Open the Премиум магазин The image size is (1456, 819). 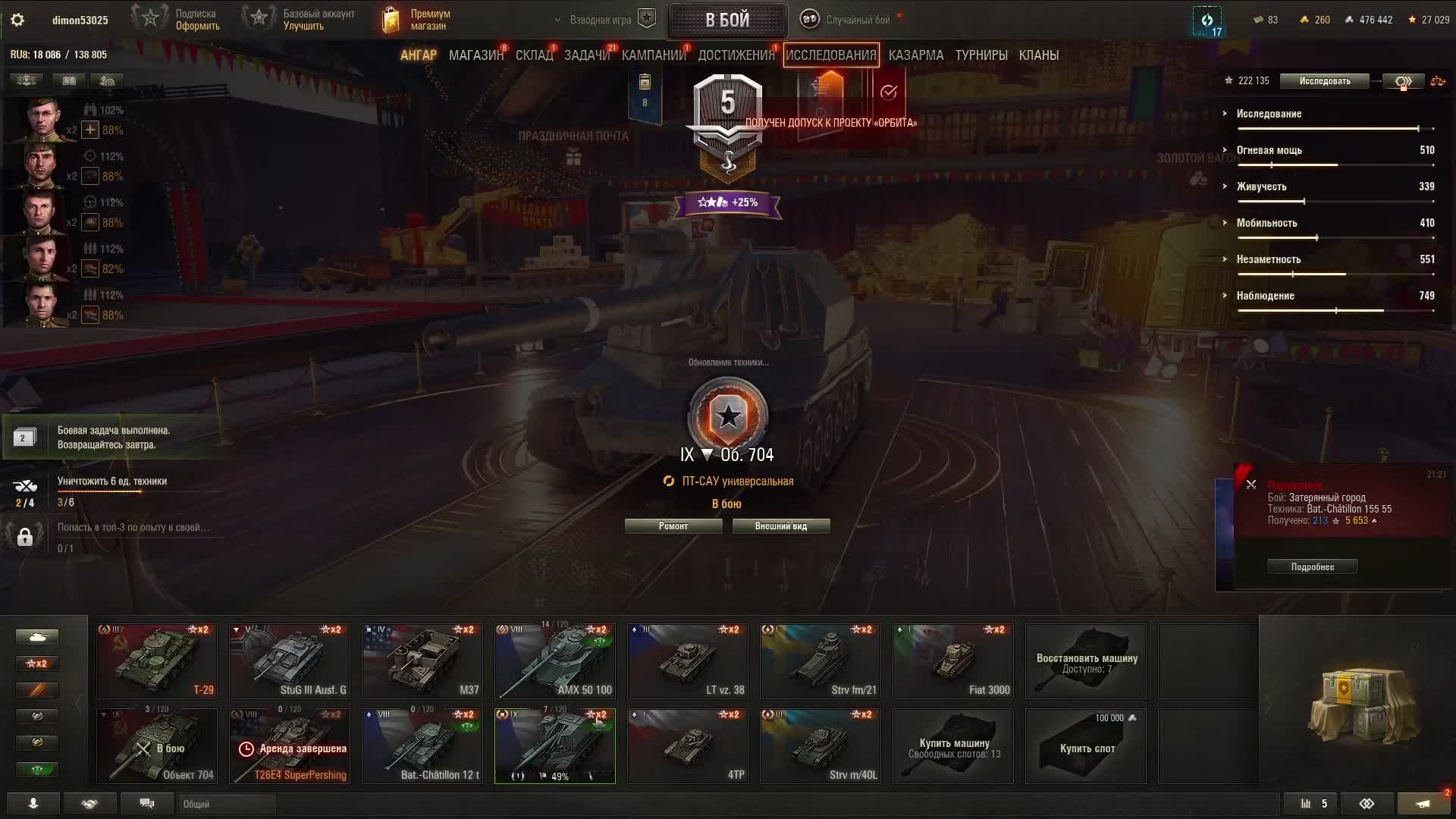tap(416, 20)
